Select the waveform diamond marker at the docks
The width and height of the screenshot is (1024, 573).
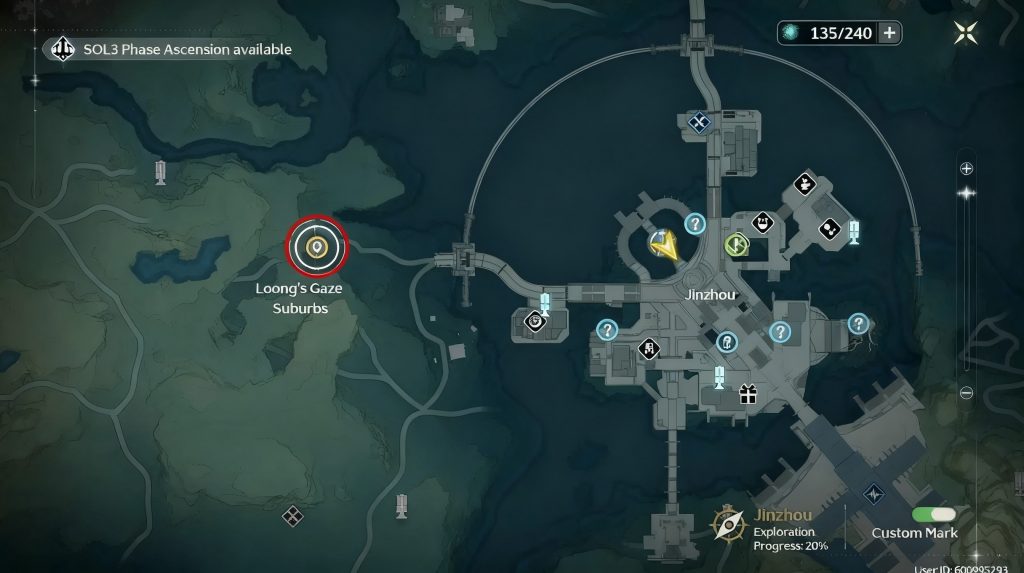pyautogui.click(x=875, y=494)
